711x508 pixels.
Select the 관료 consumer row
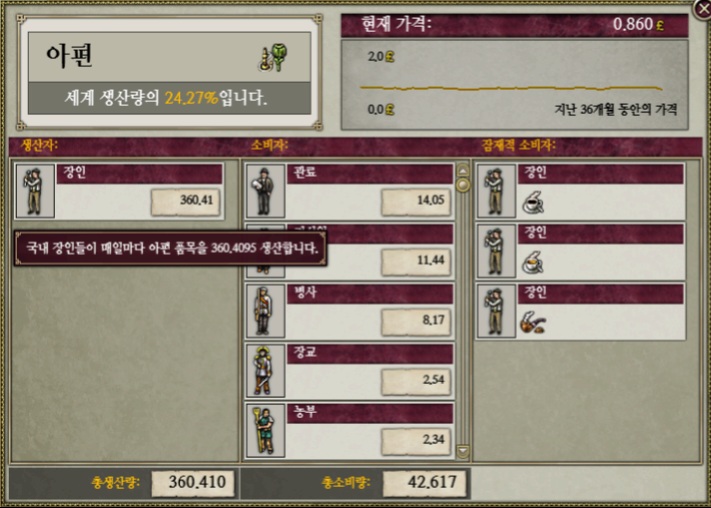tap(349, 191)
